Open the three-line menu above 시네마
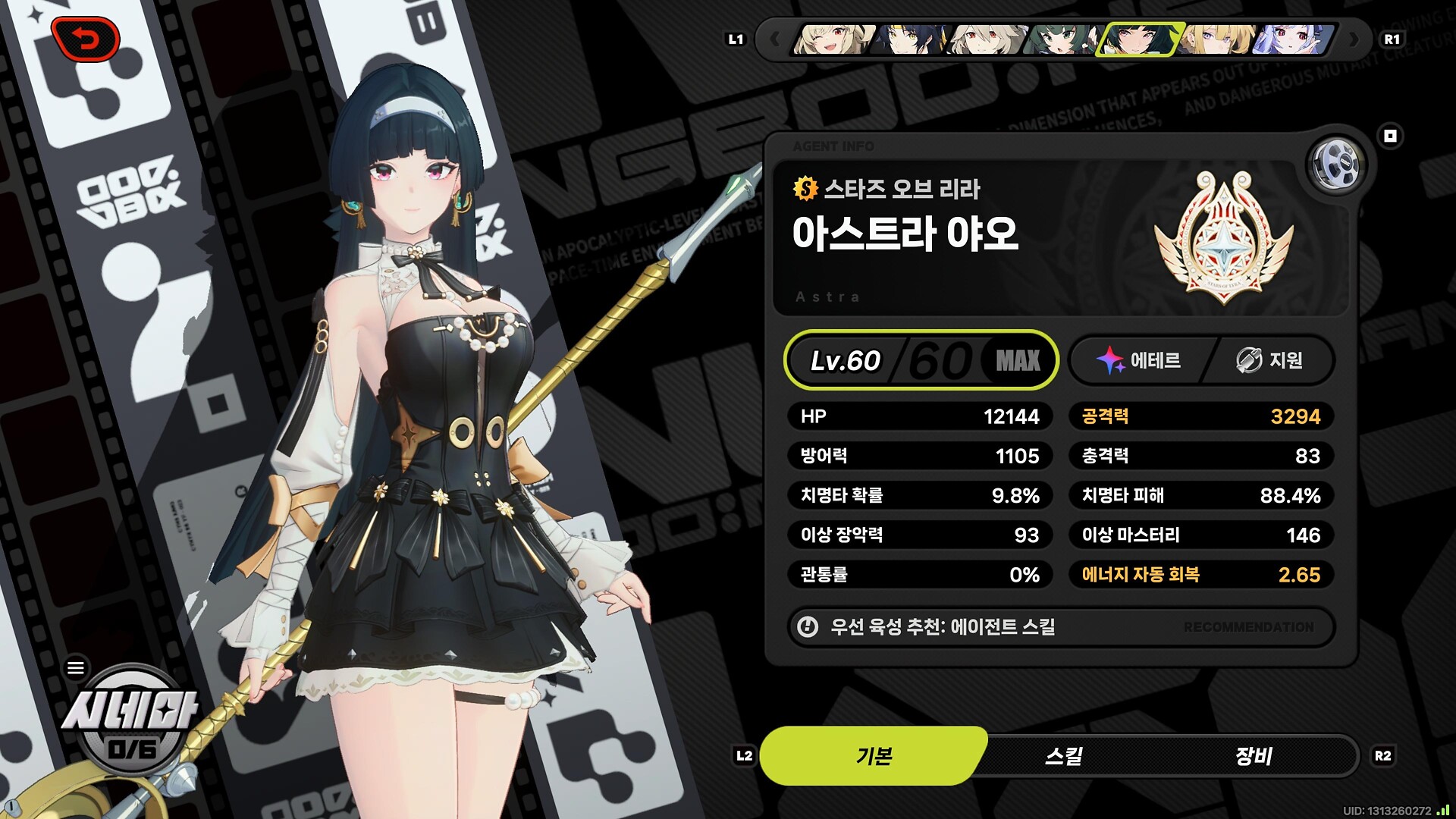This screenshot has height=819, width=1456. [x=76, y=668]
